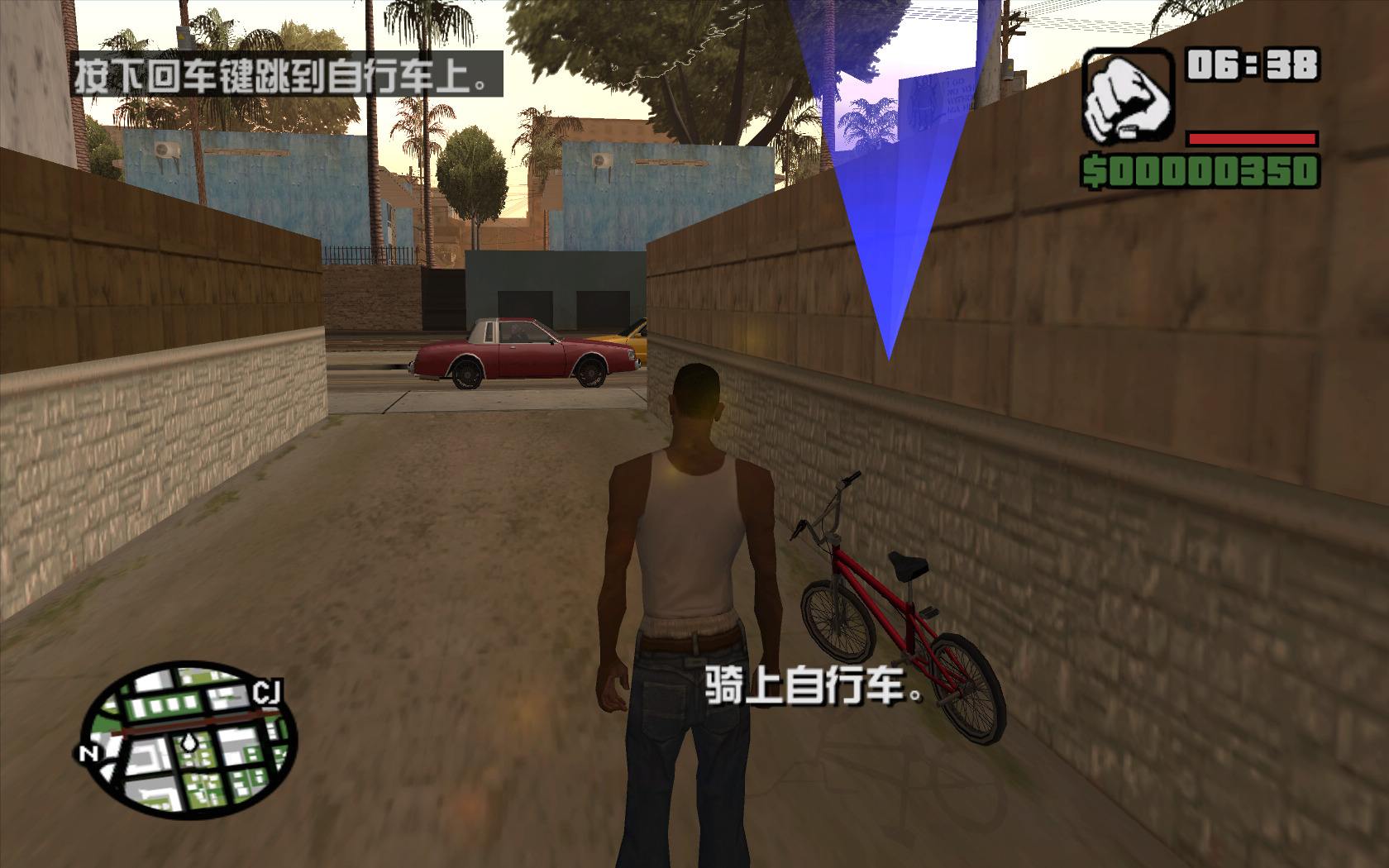Click the CJ marker on minimap

pos(266,693)
